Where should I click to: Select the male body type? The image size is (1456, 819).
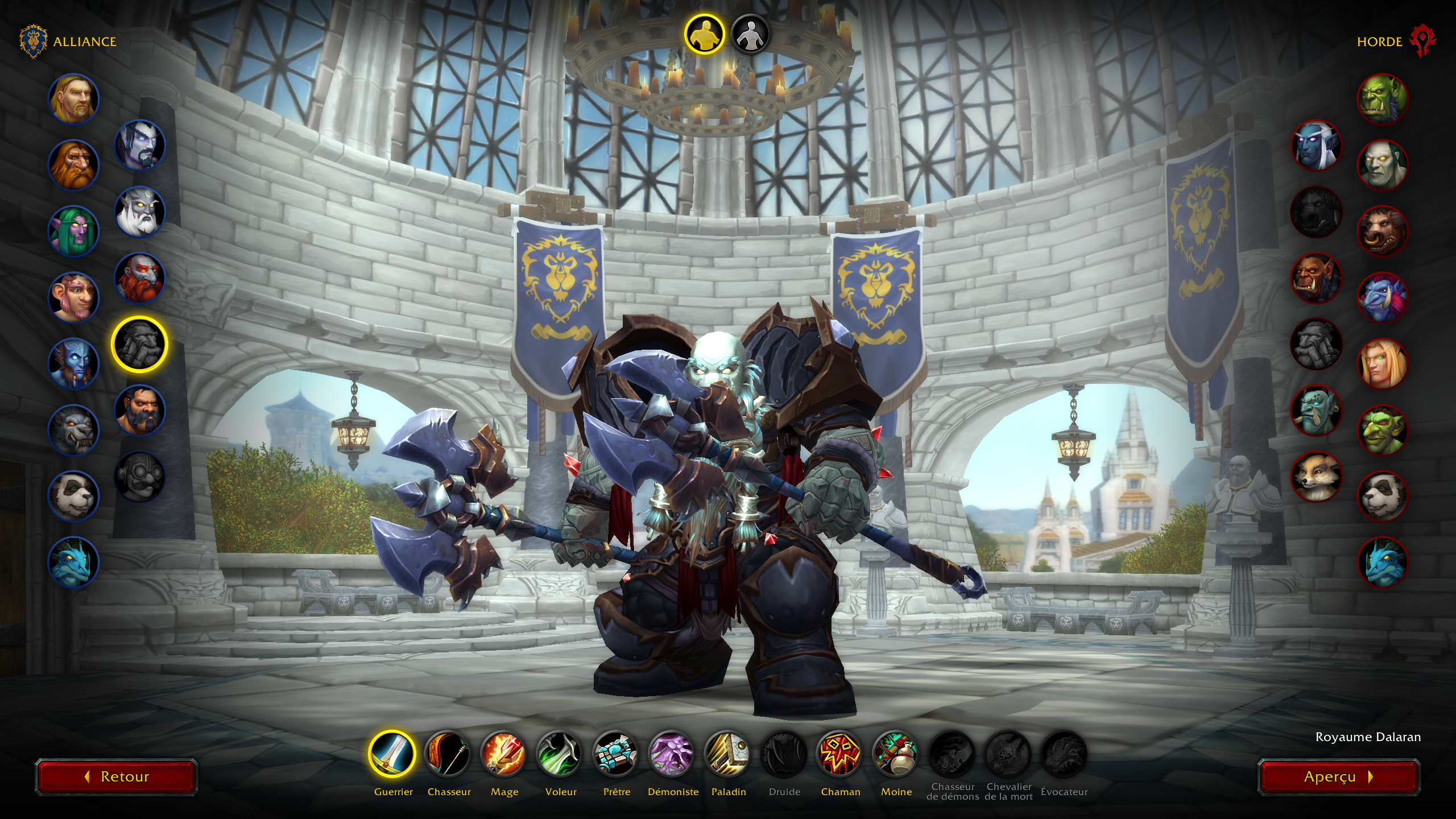coord(704,34)
